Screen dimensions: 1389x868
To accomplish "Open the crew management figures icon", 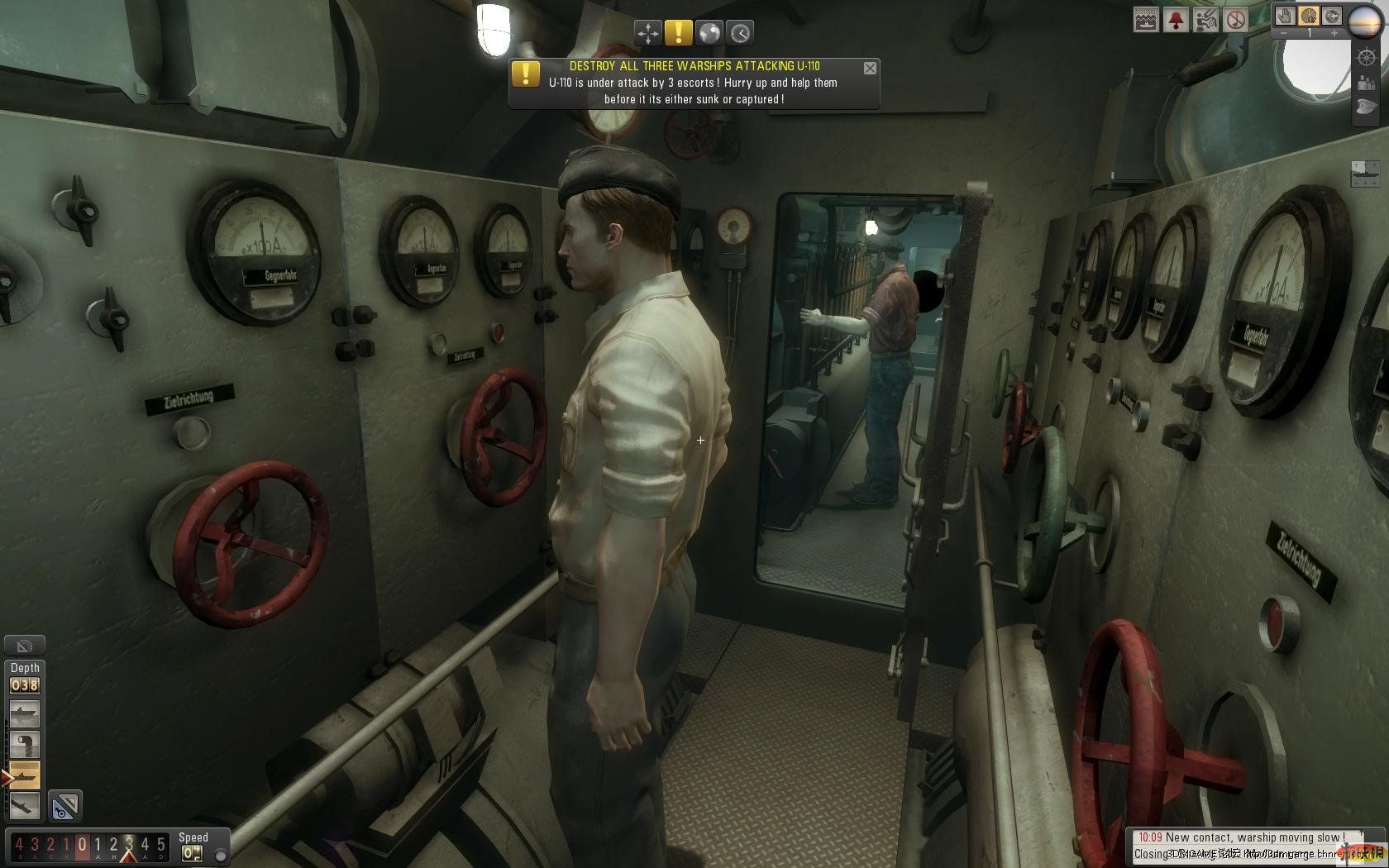I will pyautogui.click(x=1367, y=83).
